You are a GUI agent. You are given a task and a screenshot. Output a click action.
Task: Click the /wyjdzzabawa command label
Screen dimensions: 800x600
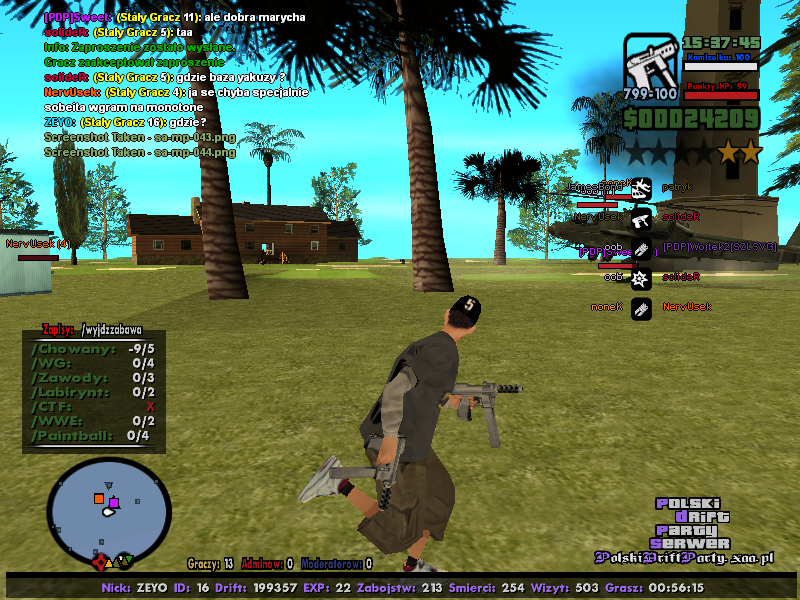point(112,328)
